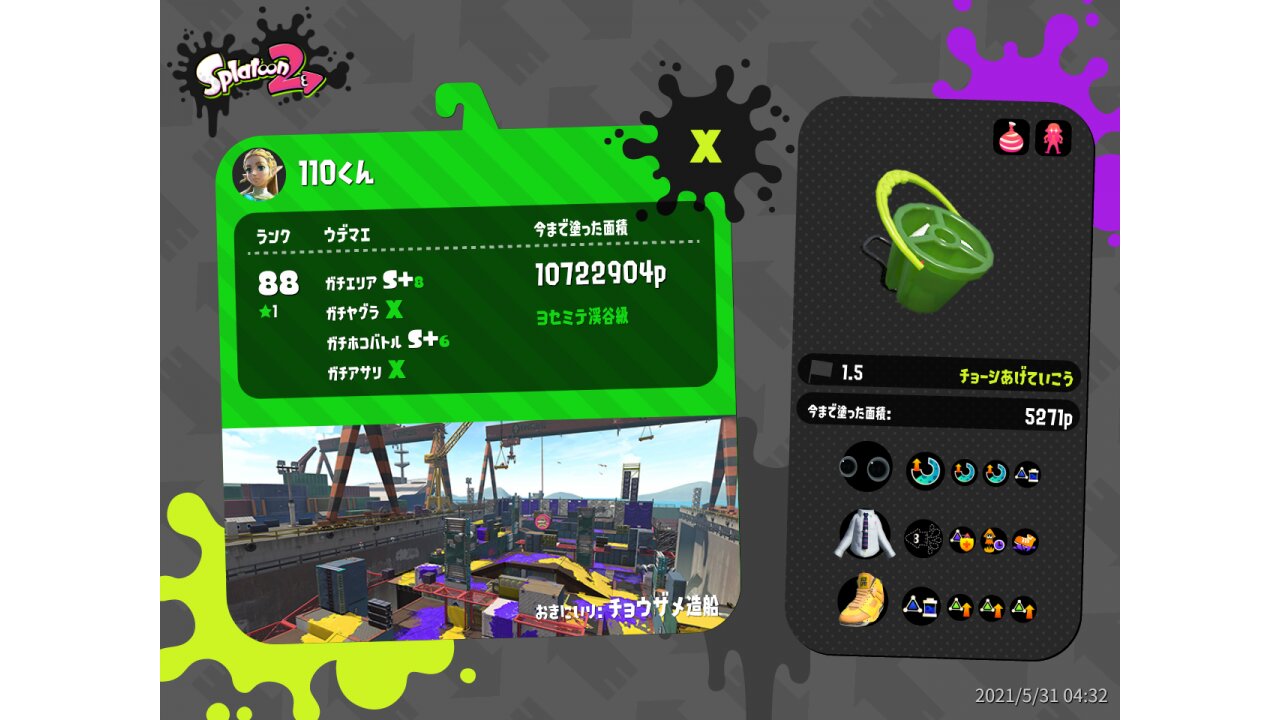Inspect the headgear's large main ability icon
The image size is (1280, 720).
coord(925,471)
